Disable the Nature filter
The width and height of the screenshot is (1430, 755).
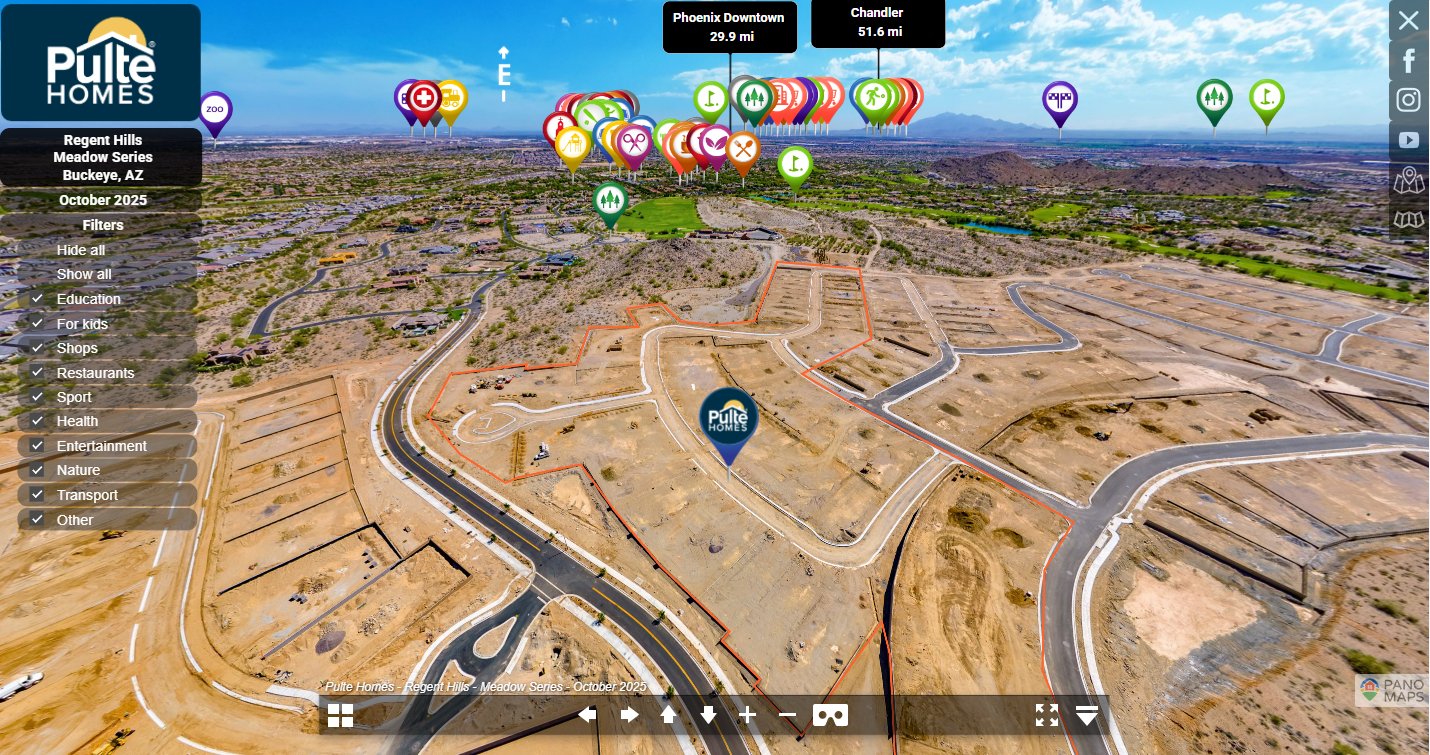[x=37, y=470]
